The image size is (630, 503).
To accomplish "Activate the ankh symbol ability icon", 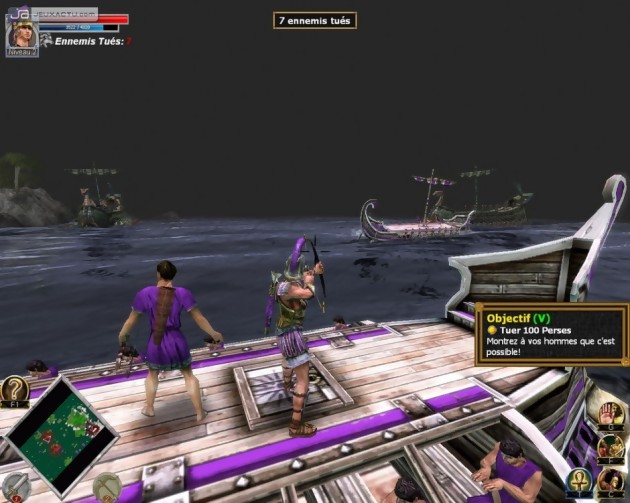I will point(580,482).
